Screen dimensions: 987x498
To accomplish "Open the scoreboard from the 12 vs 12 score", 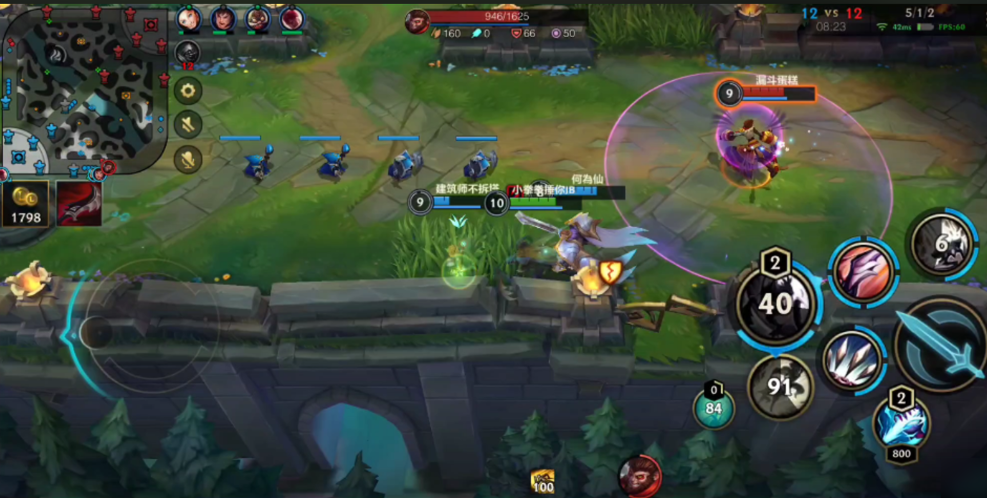I will tap(832, 13).
